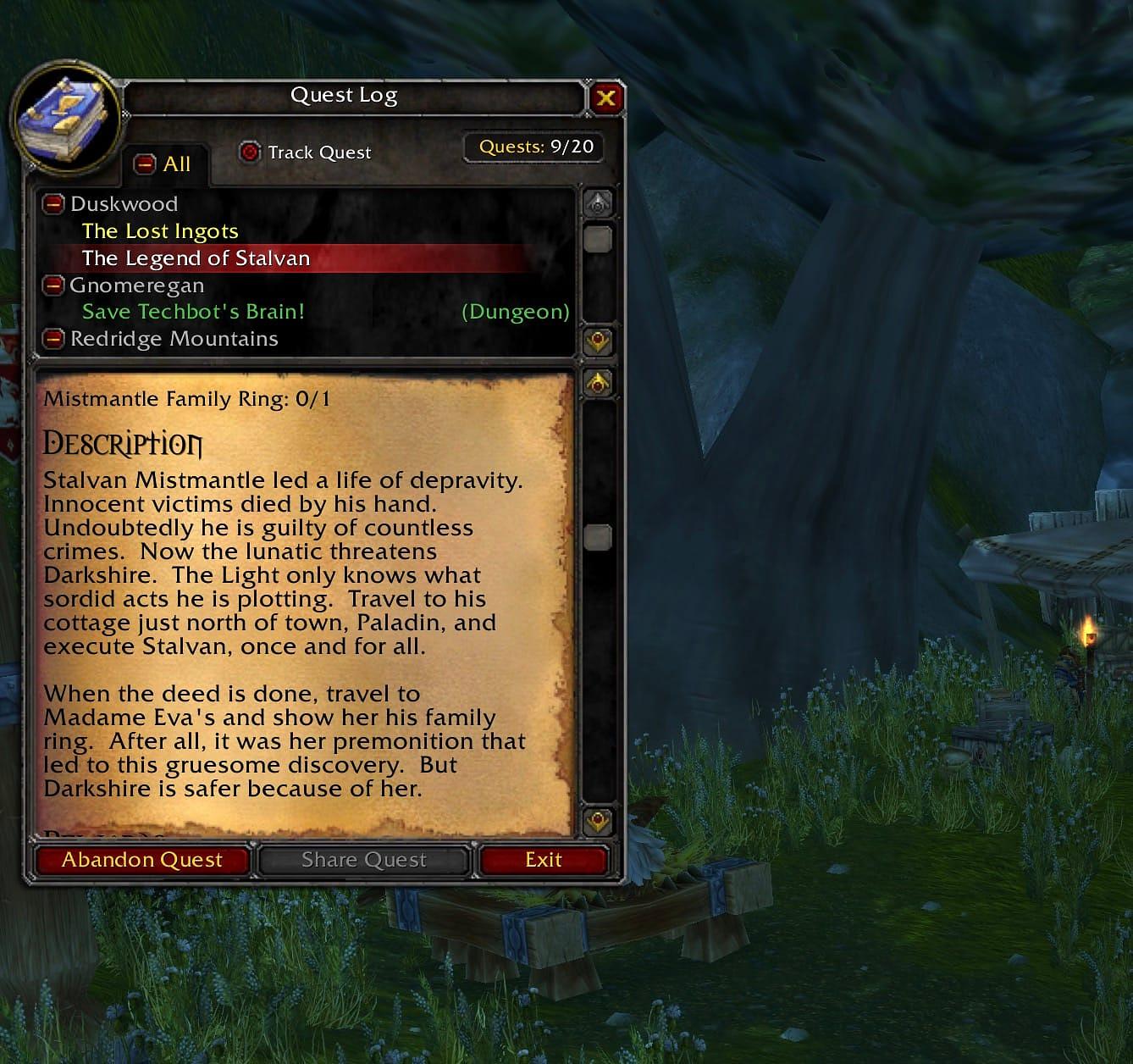The height and width of the screenshot is (1064, 1133).
Task: Collapse the All quests tab
Action: tap(146, 163)
